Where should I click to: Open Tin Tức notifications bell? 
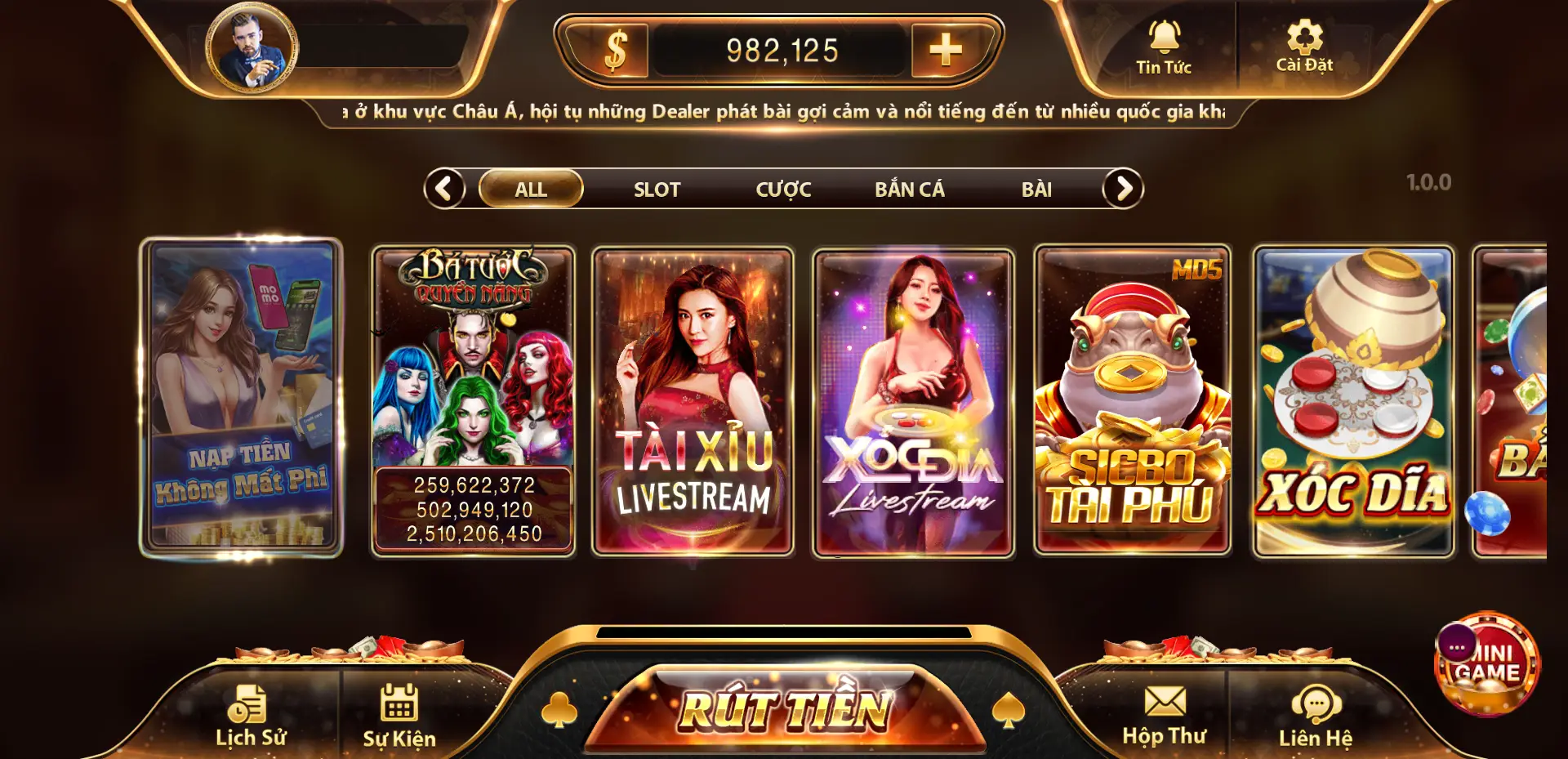point(1164,45)
